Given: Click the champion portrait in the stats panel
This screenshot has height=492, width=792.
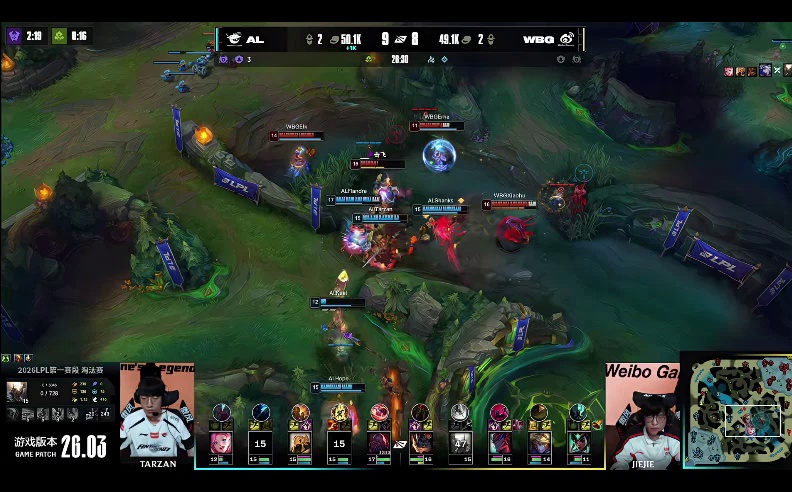Looking at the screenshot, I should 17,390.
